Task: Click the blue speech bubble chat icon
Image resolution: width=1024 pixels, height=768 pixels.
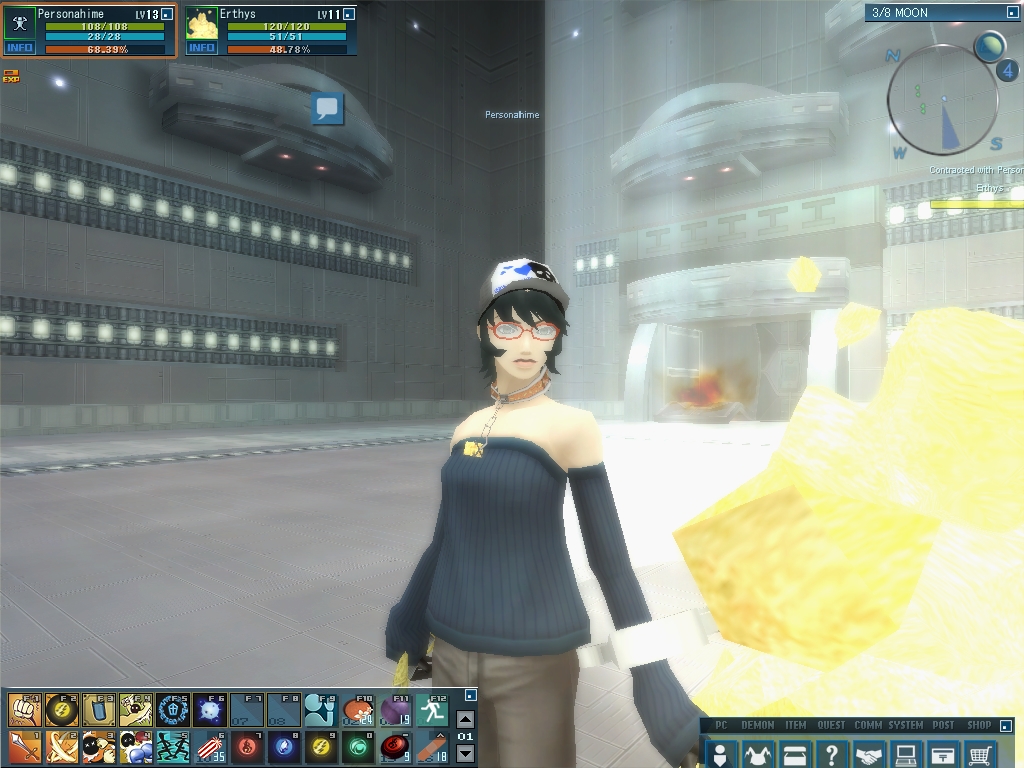Action: coord(327,109)
